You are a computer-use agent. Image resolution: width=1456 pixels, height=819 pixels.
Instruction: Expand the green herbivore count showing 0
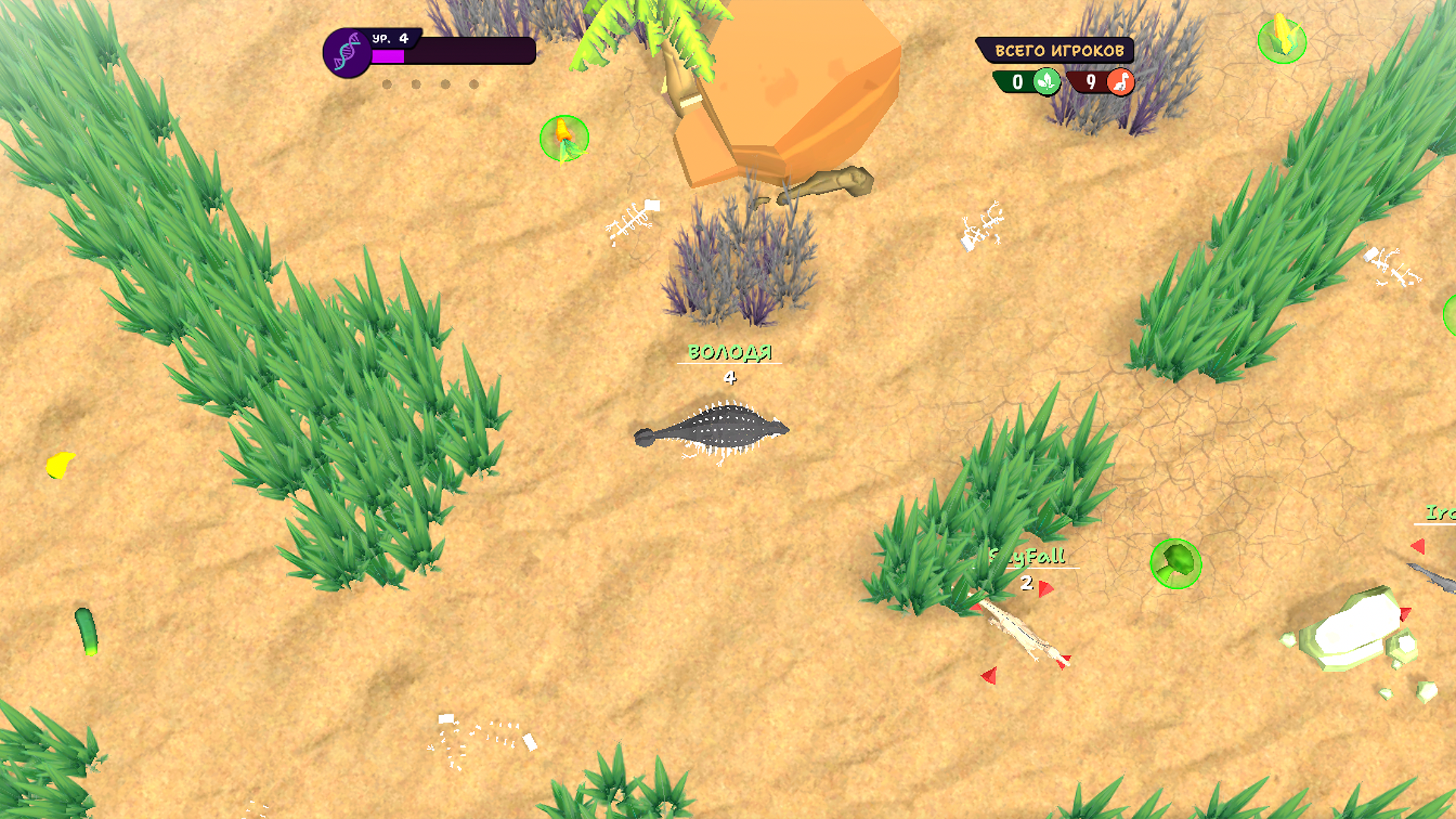(1018, 83)
